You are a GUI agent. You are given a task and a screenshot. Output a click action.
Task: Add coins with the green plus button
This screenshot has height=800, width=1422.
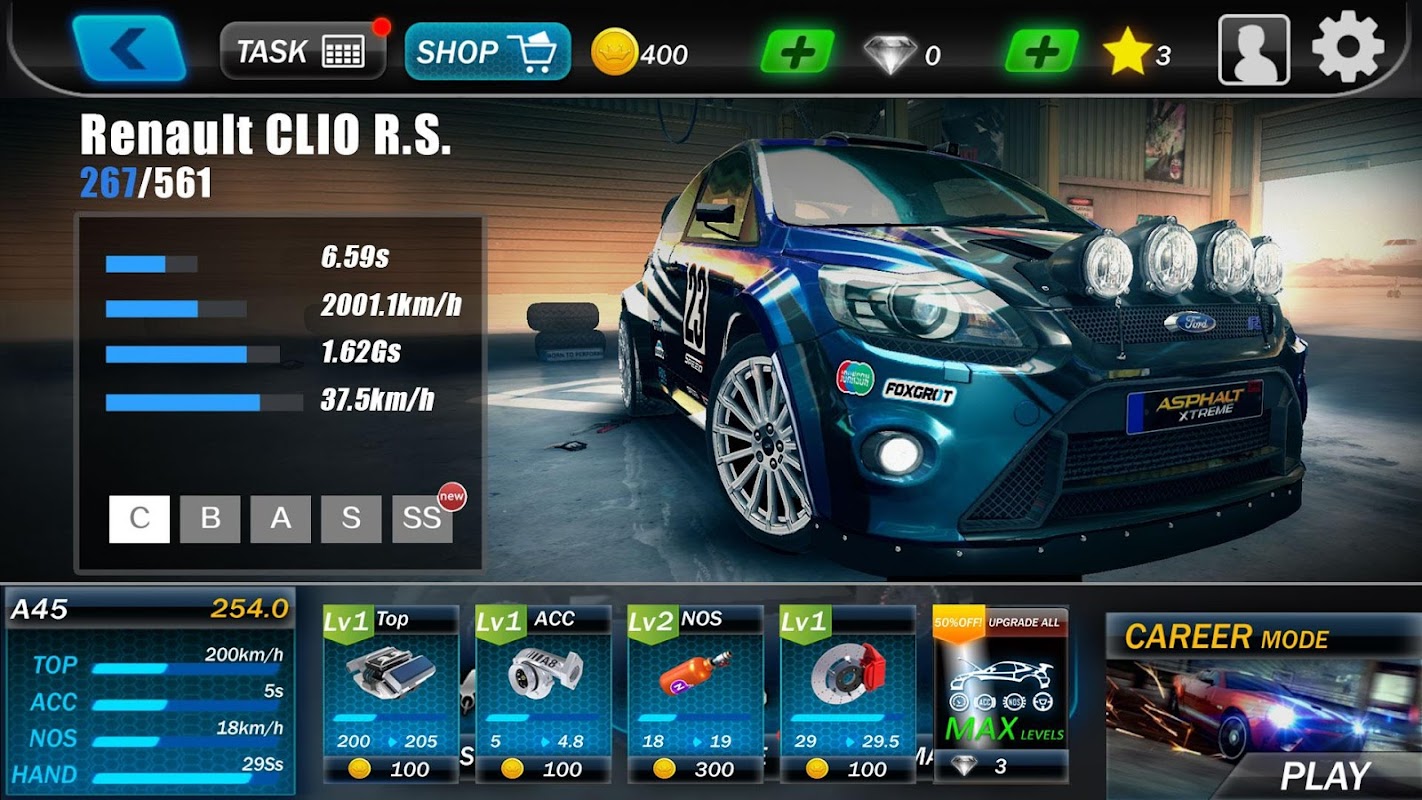point(797,52)
